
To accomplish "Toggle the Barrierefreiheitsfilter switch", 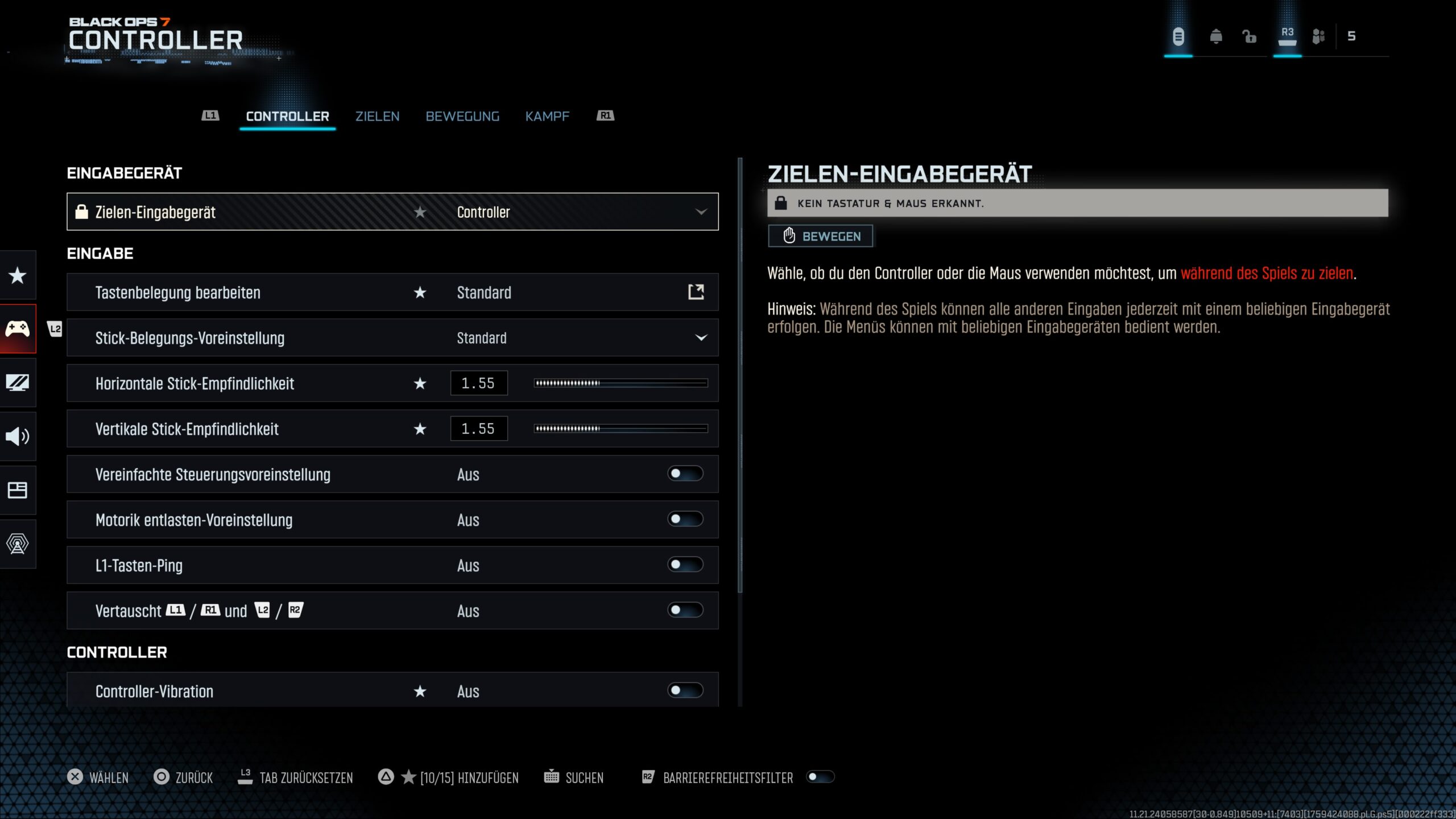I will pos(820,777).
